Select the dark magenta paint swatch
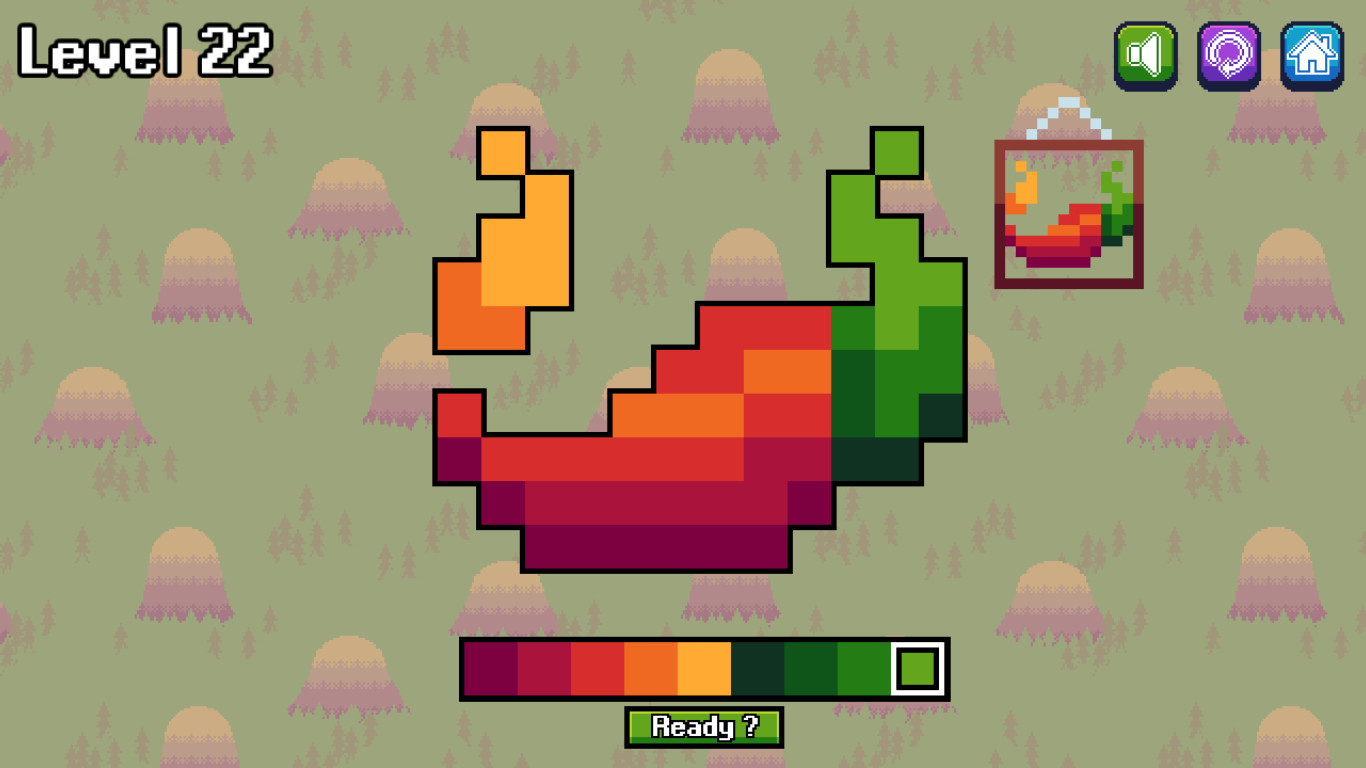The height and width of the screenshot is (768, 1366). pyautogui.click(x=489, y=668)
